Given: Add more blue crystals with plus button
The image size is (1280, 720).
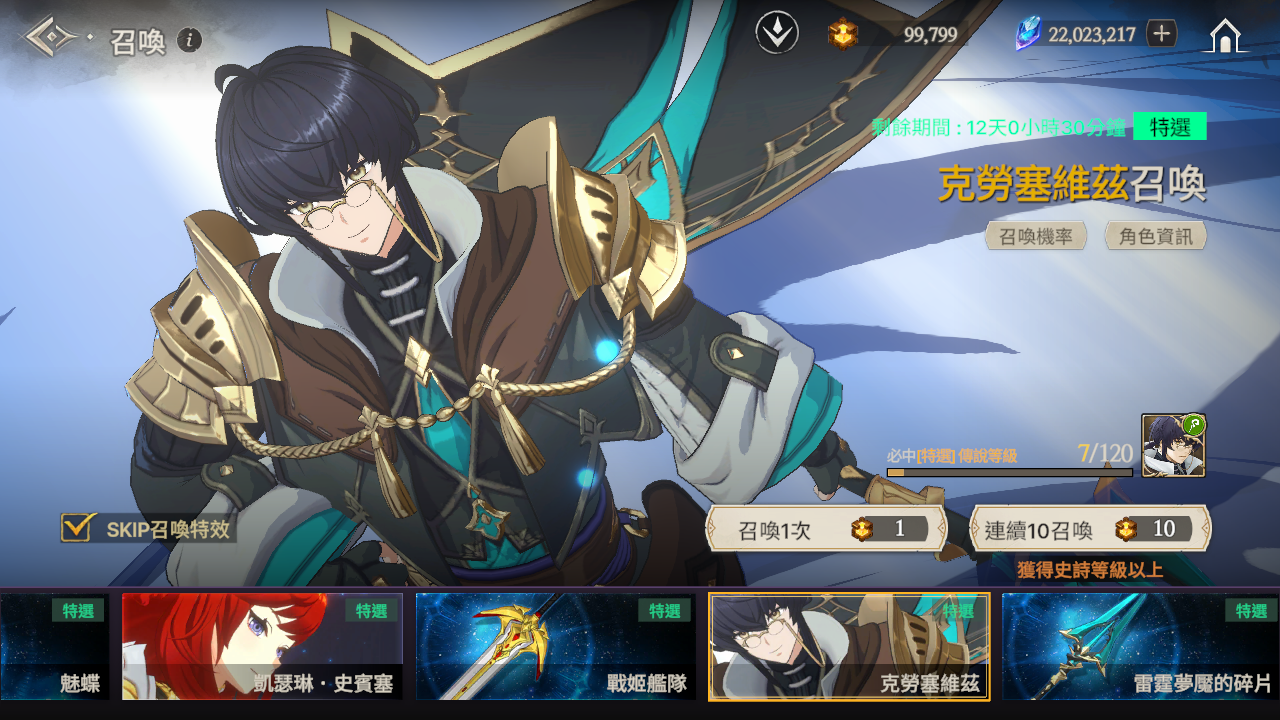Looking at the screenshot, I should pos(1161,34).
